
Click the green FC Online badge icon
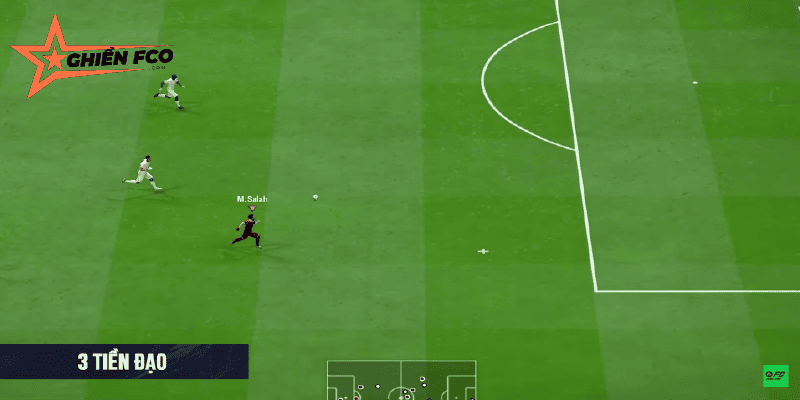point(775,376)
